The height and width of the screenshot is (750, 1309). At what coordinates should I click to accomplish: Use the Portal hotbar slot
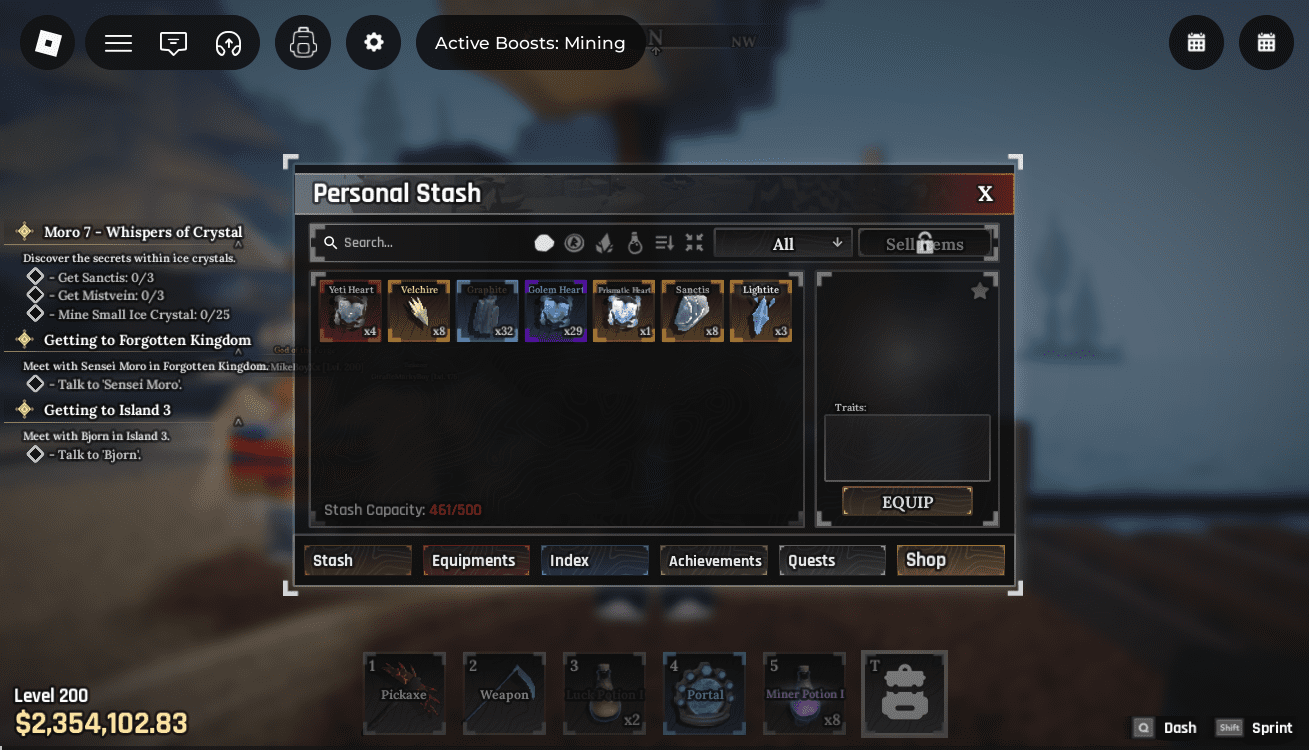coord(704,693)
